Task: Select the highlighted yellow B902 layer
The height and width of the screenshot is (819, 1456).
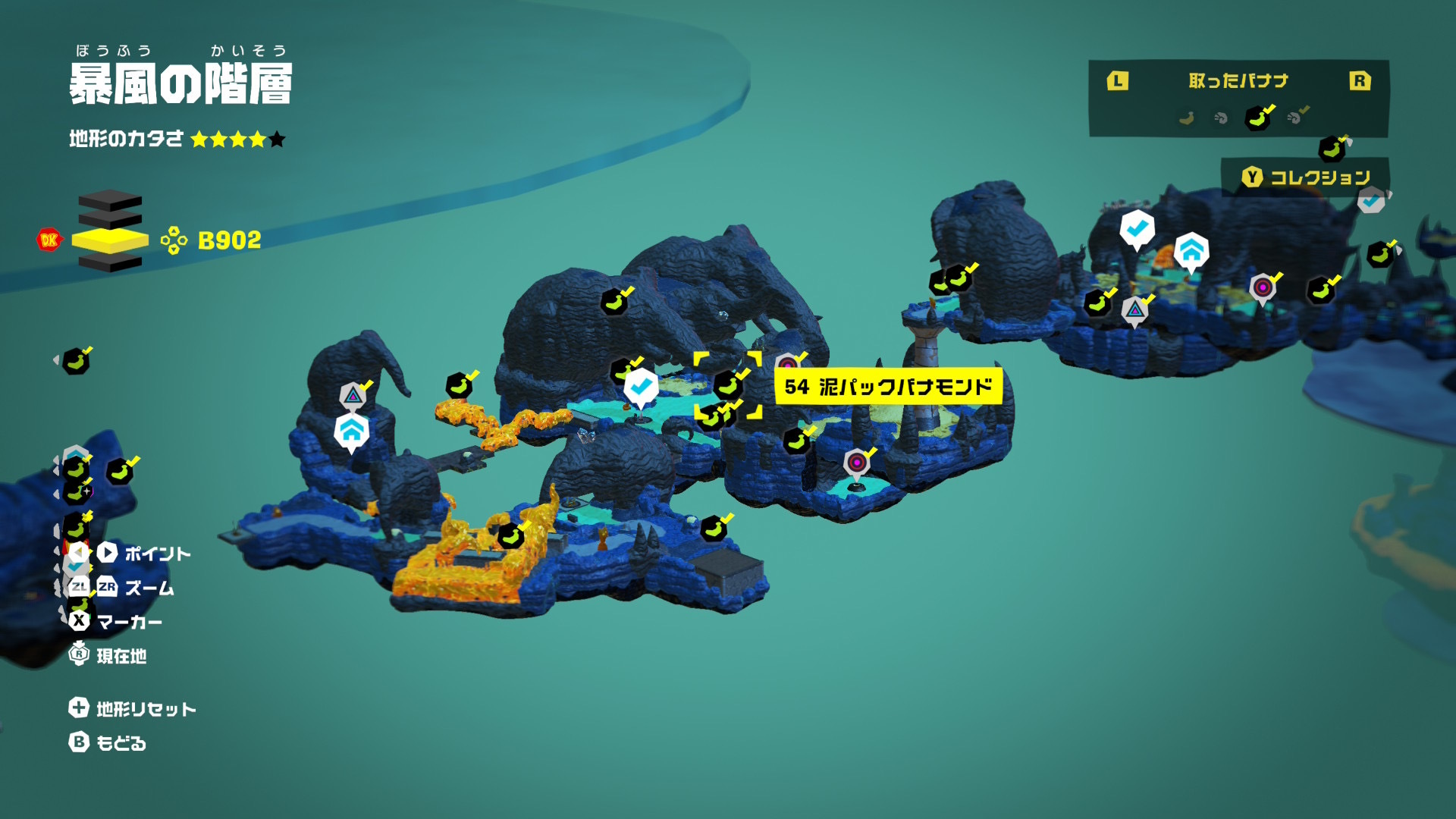Action: 110,240
